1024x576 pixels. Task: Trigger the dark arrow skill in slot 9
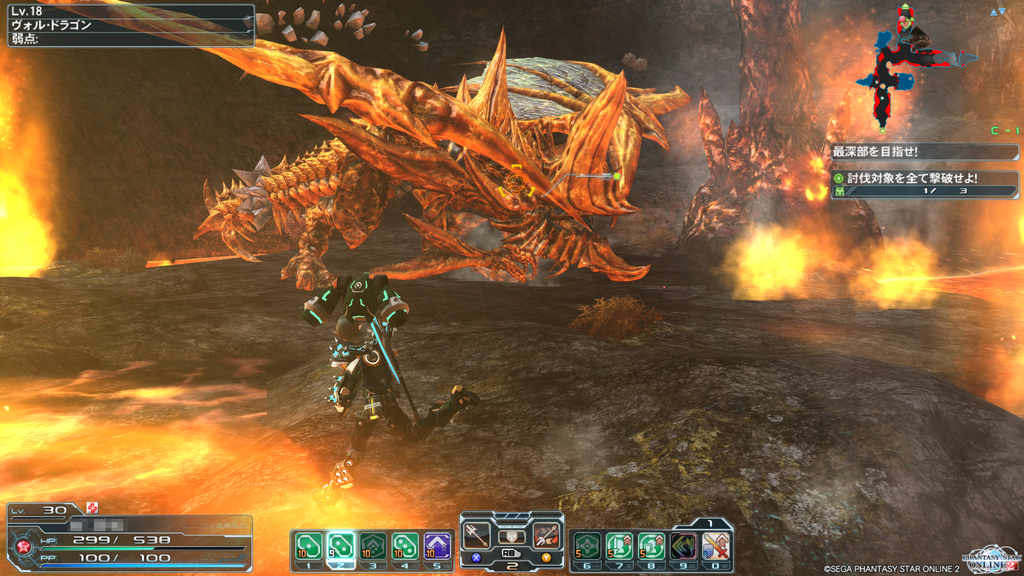pos(683,545)
